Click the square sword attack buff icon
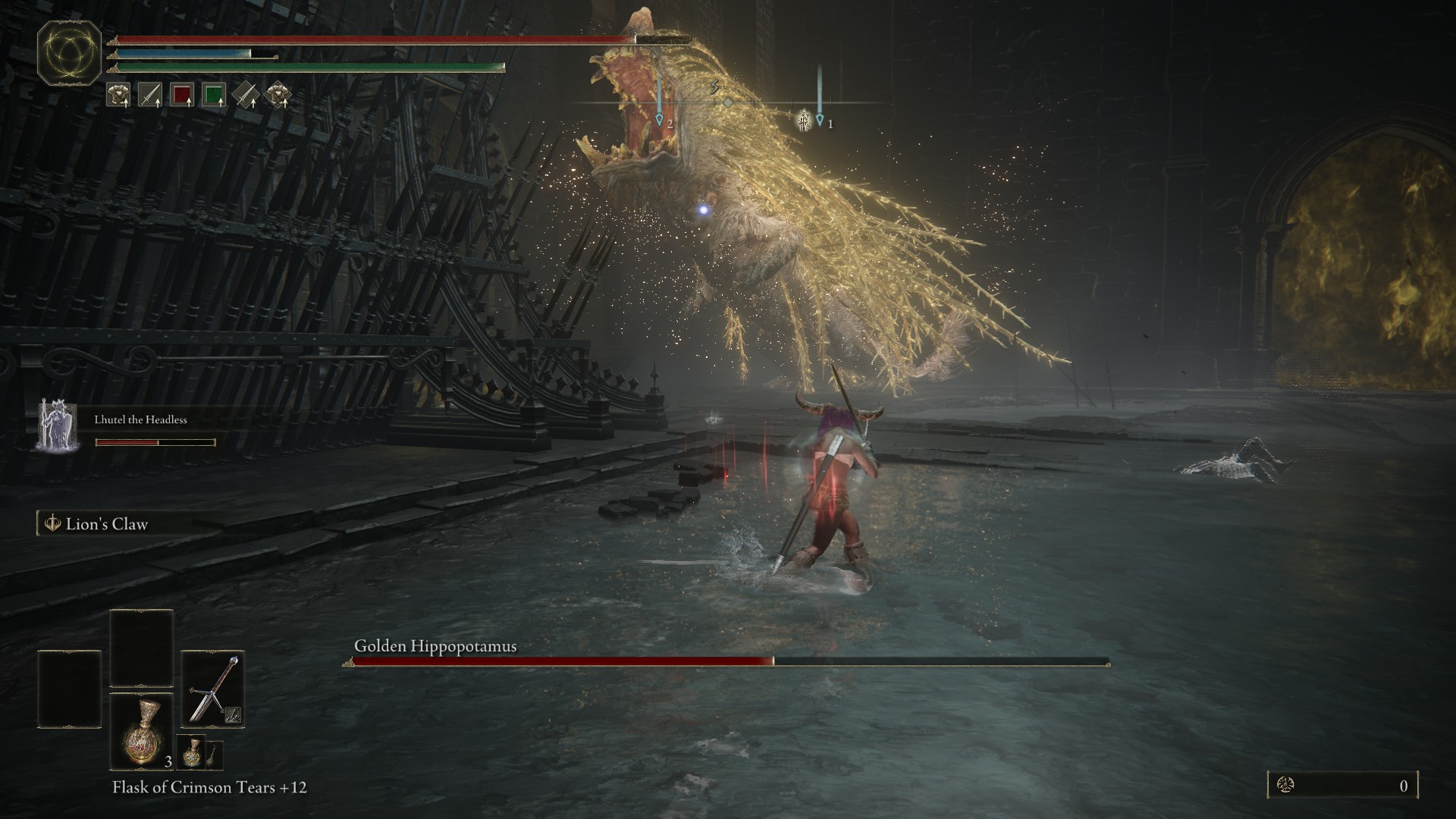Viewport: 1456px width, 819px height. point(149,95)
